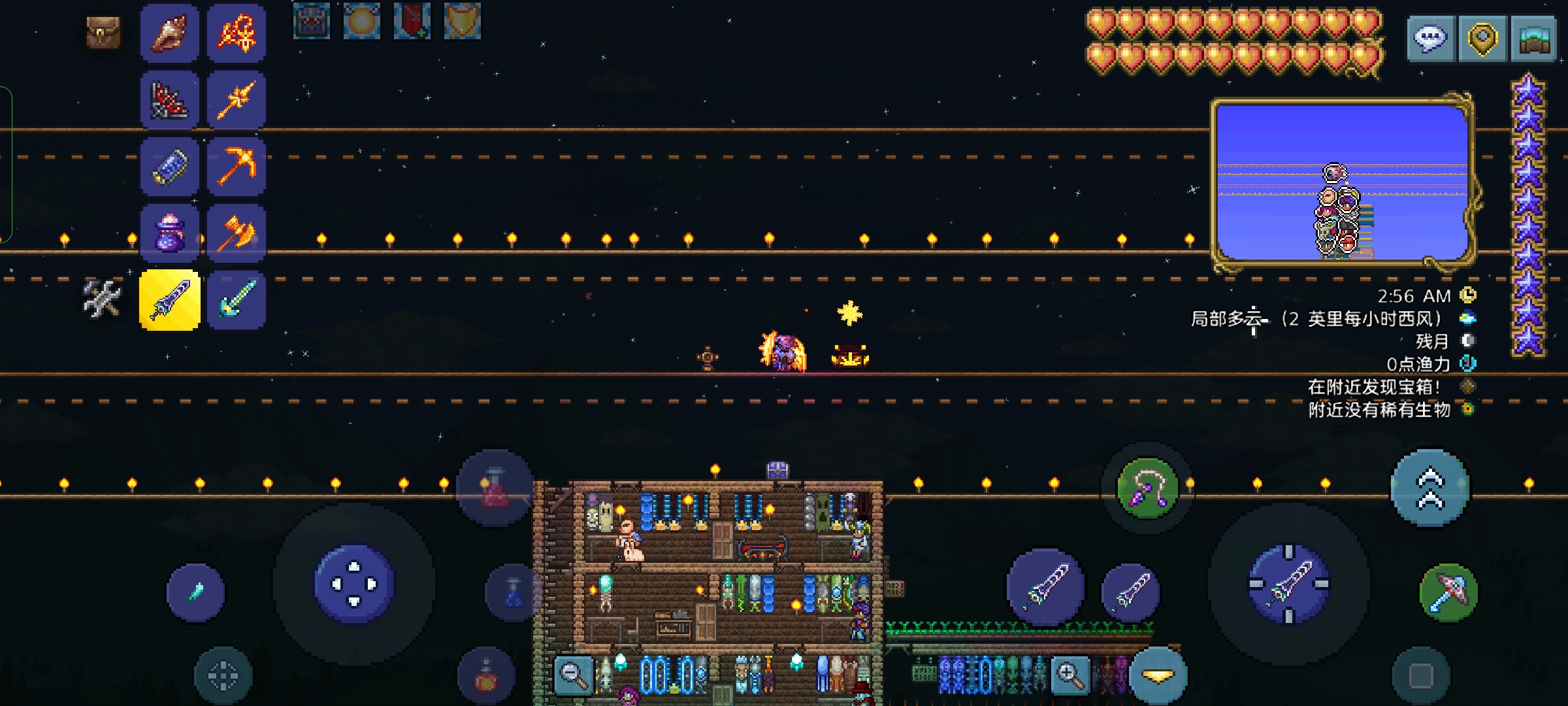Select the fiery orange flail weapon slot
The width and height of the screenshot is (1568, 706).
coord(237,33)
